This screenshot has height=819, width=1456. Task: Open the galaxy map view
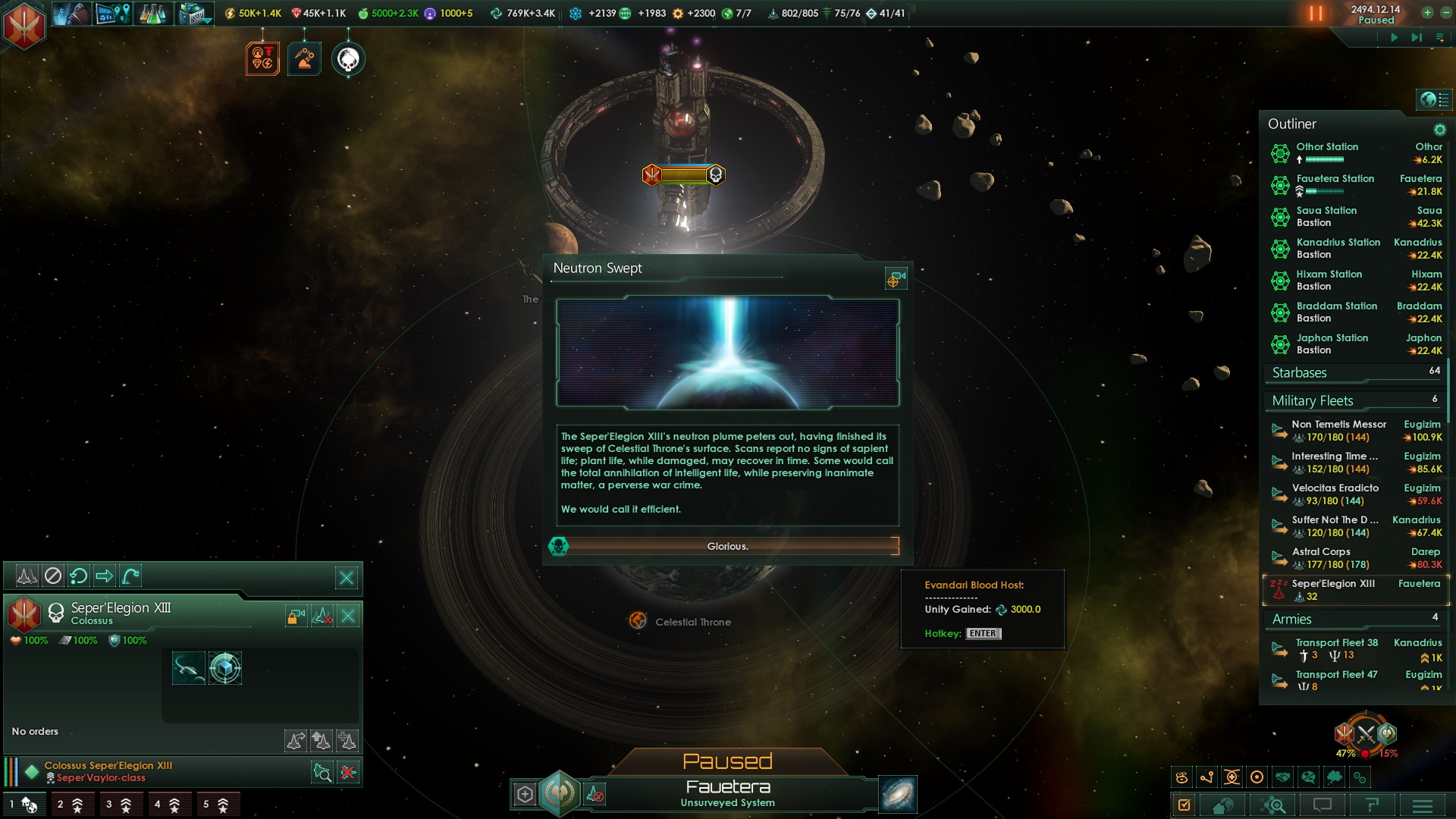[898, 794]
